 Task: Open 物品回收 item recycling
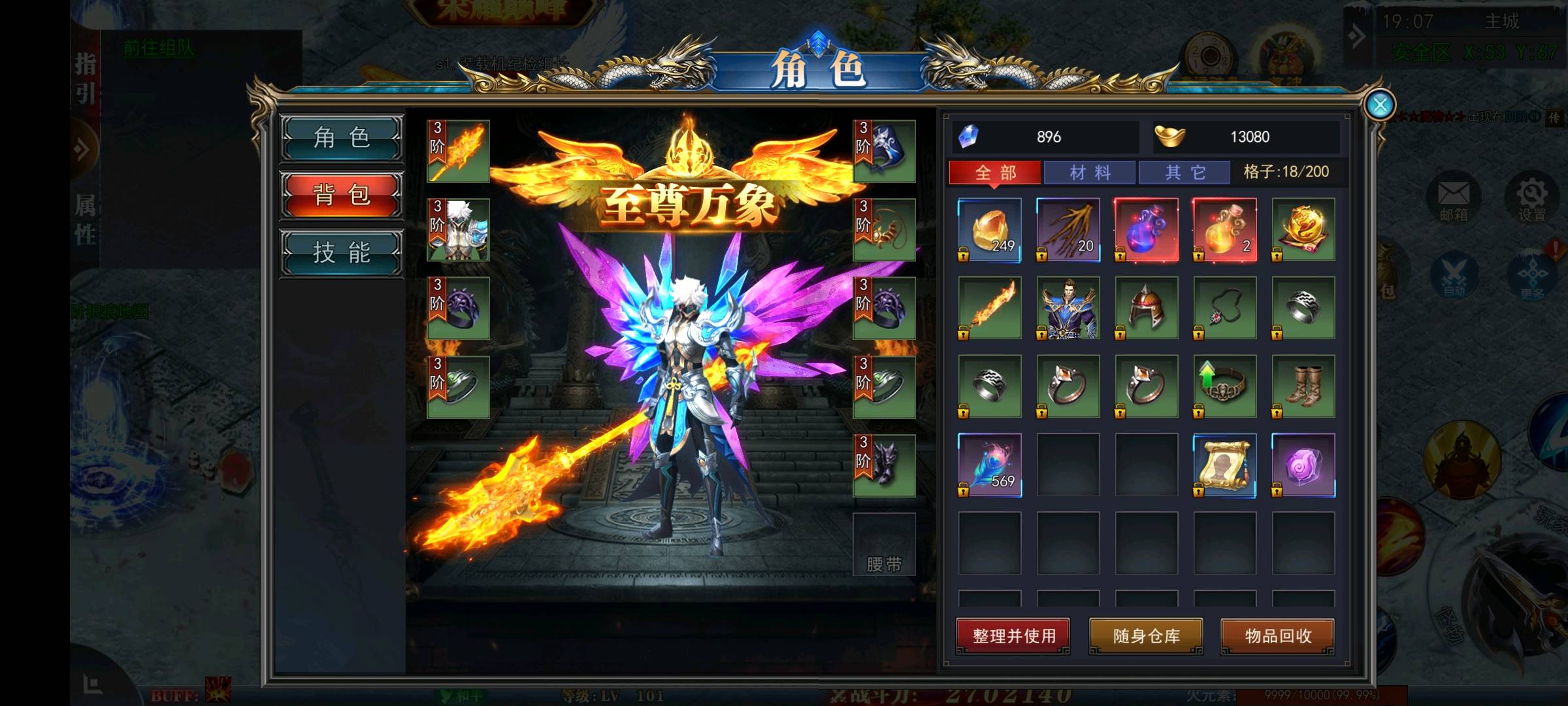click(1278, 636)
